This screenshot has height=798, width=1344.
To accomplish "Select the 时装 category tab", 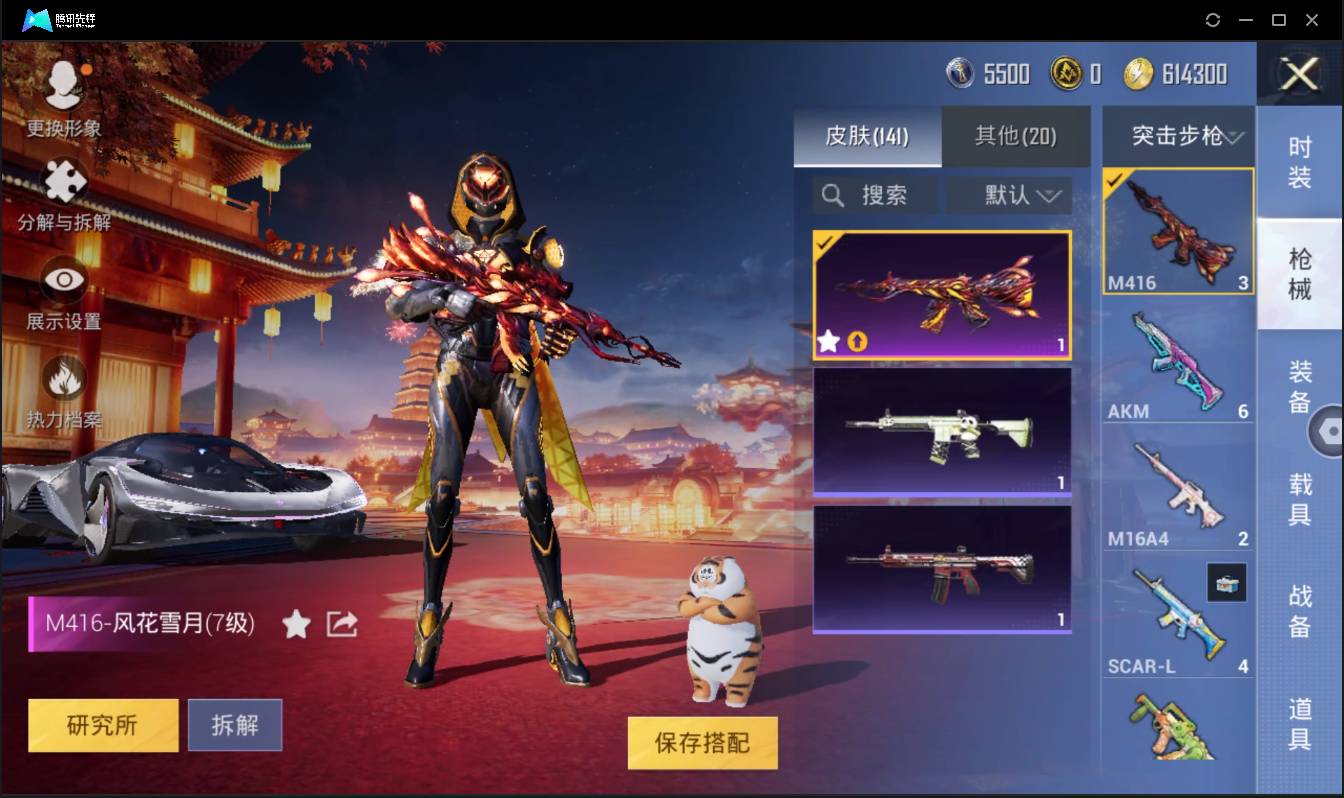I will click(1300, 158).
